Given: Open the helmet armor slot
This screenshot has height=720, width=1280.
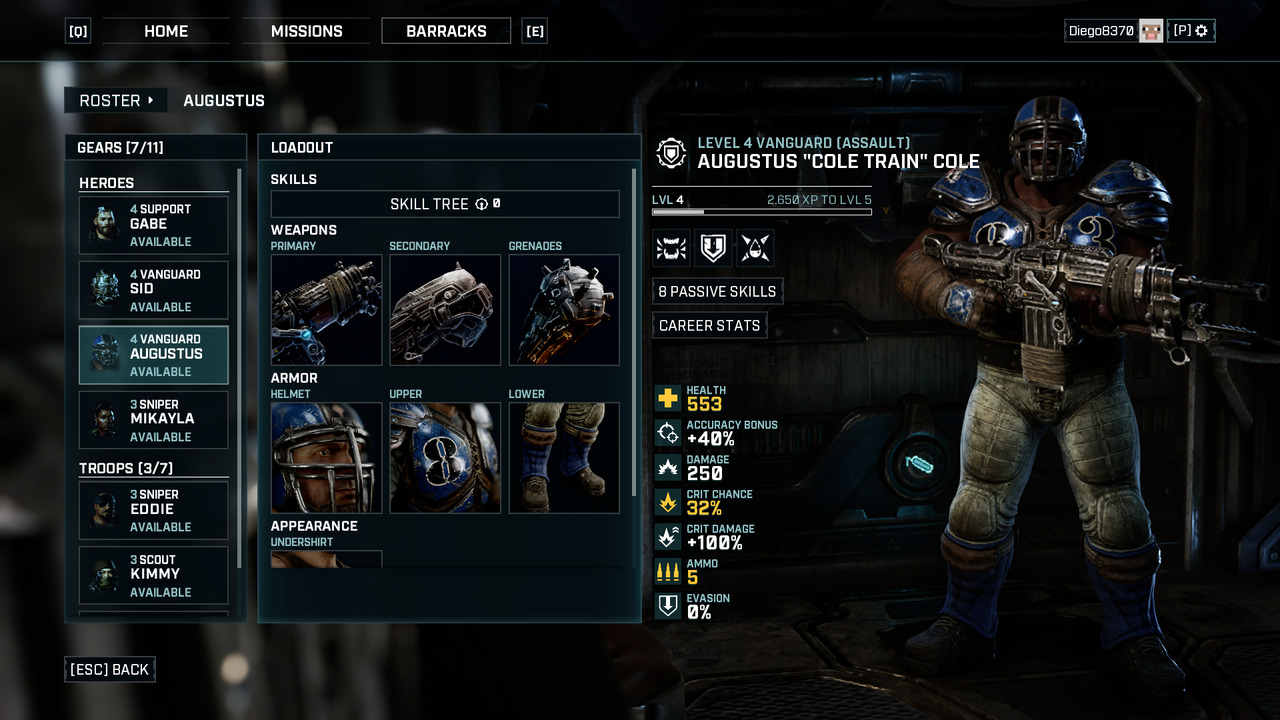Looking at the screenshot, I should (326, 458).
